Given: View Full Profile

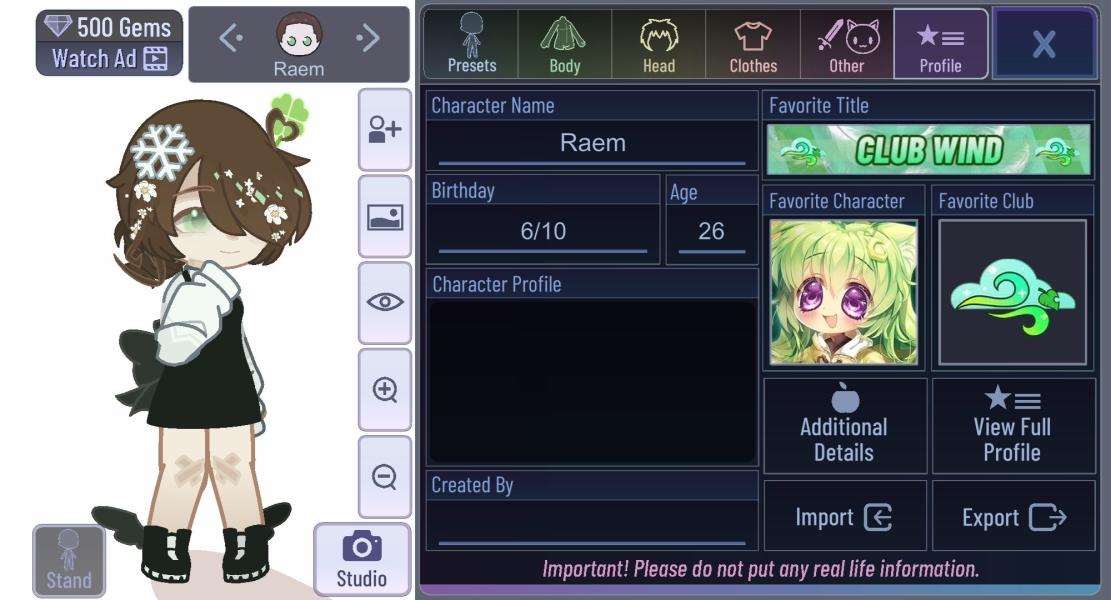Looking at the screenshot, I should [1012, 426].
